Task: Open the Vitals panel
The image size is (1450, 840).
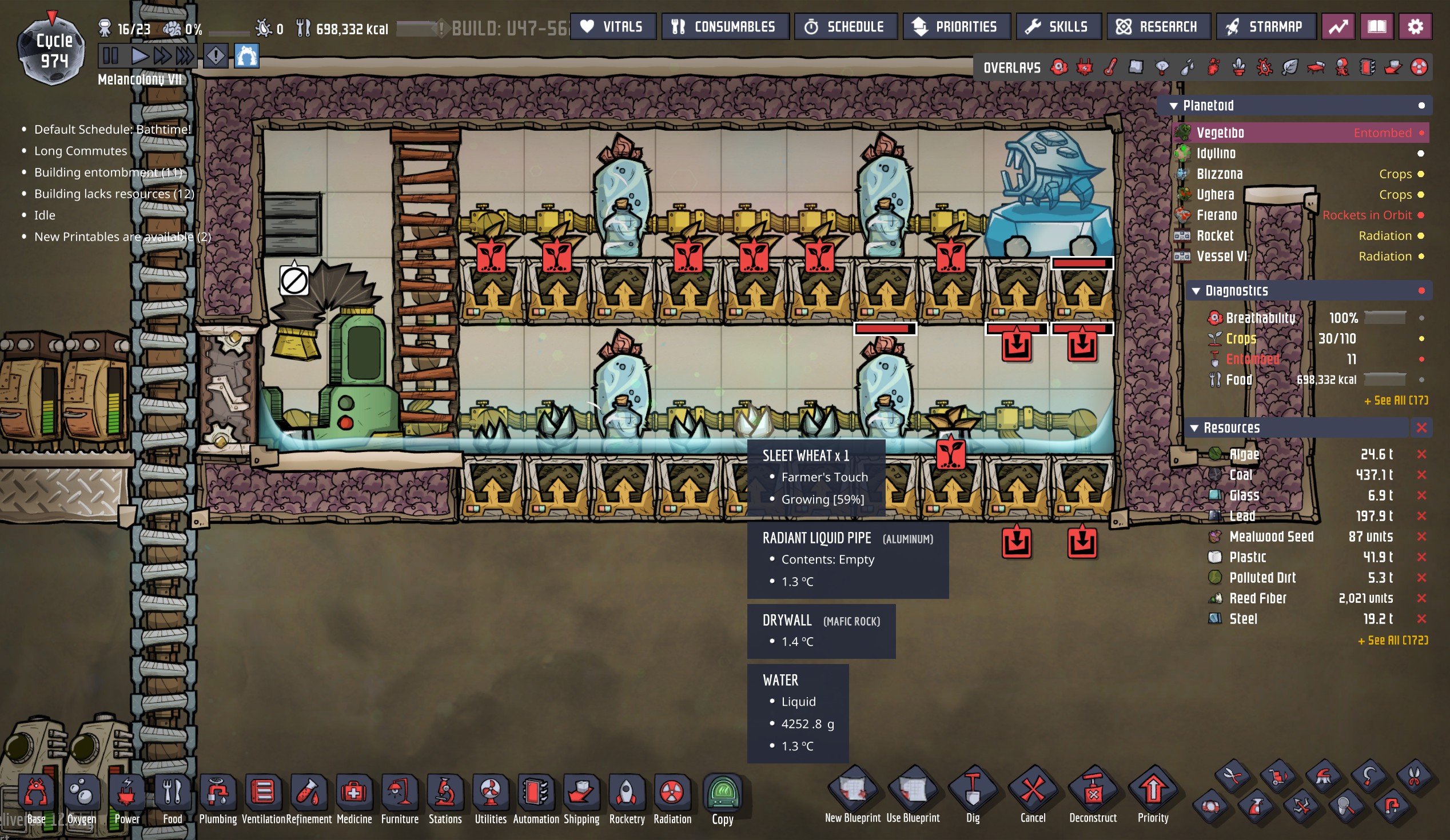Action: tap(613, 26)
